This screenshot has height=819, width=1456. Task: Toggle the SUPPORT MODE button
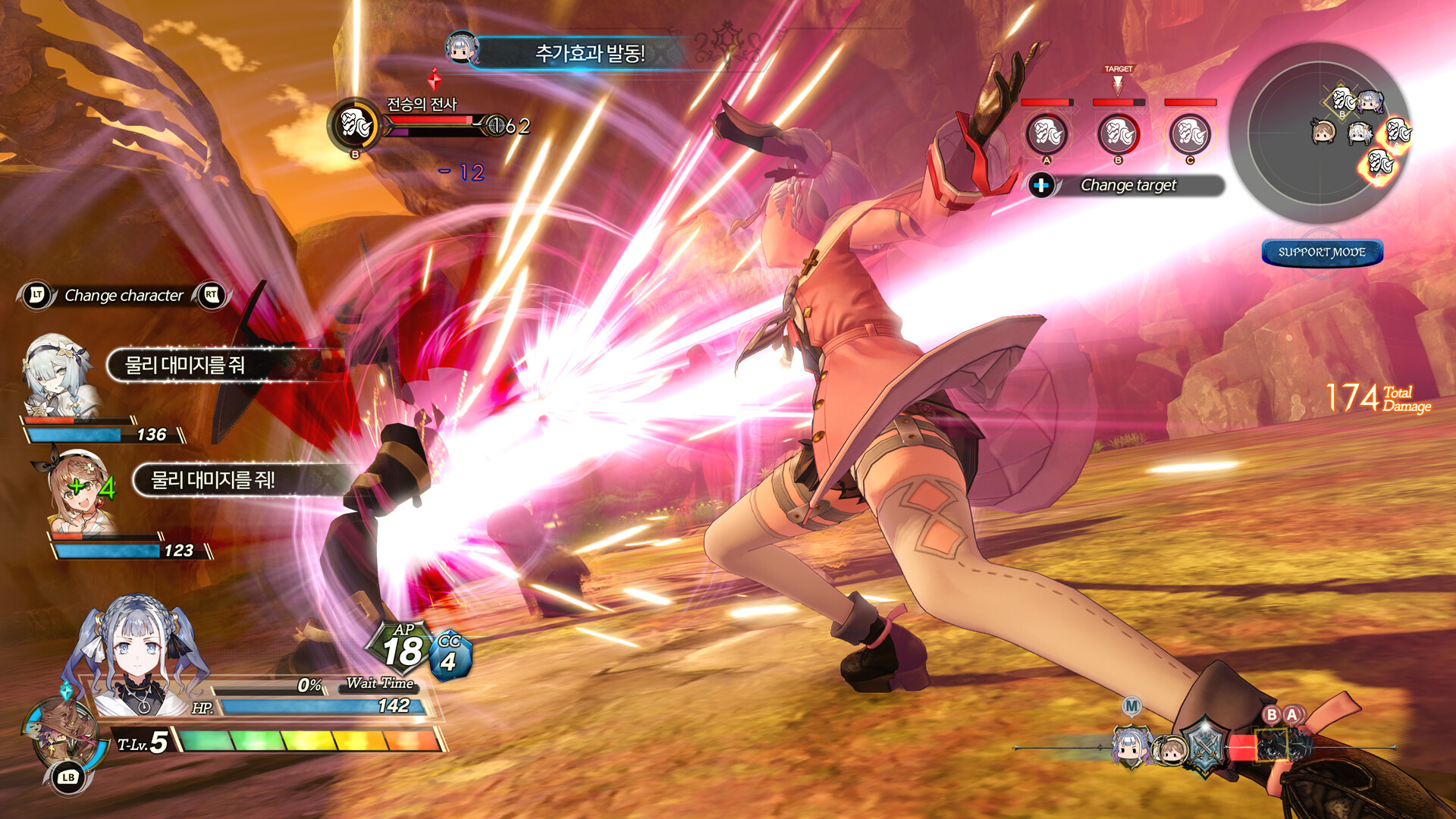point(1322,252)
